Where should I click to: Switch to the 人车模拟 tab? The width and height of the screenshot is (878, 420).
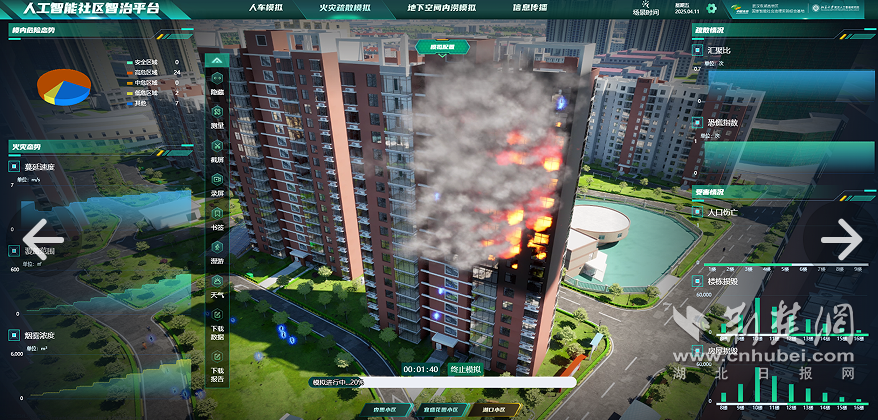pyautogui.click(x=271, y=7)
